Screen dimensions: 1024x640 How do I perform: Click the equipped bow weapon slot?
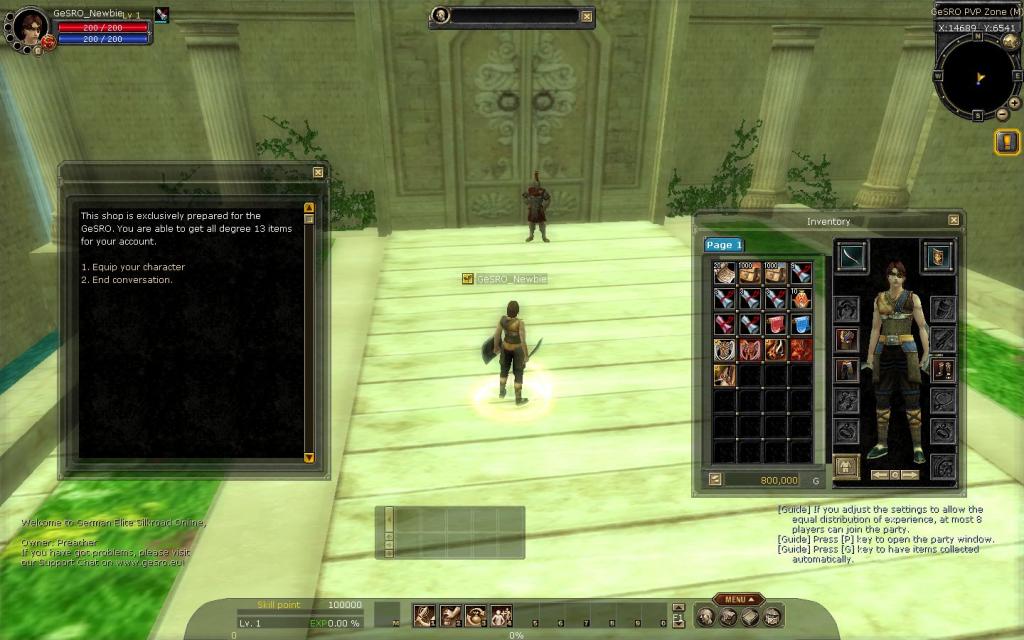point(852,254)
